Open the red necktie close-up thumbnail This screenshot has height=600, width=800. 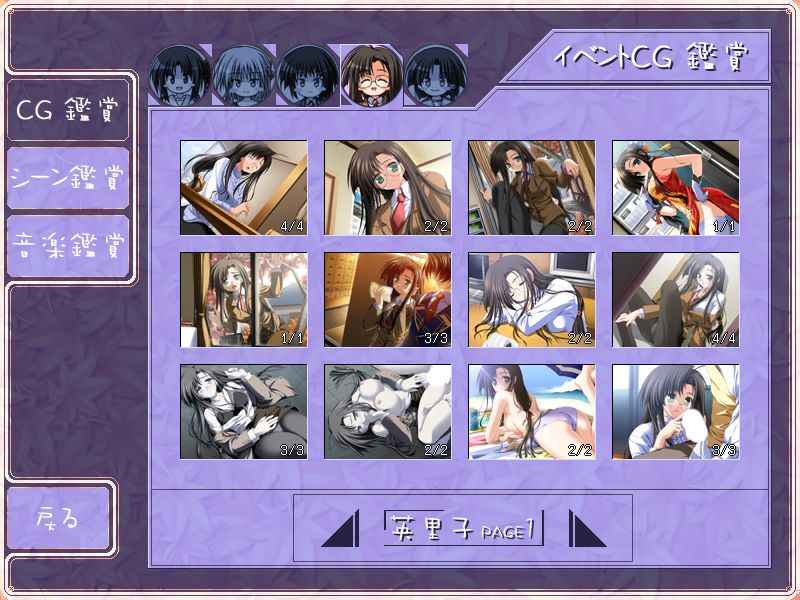pos(387,187)
